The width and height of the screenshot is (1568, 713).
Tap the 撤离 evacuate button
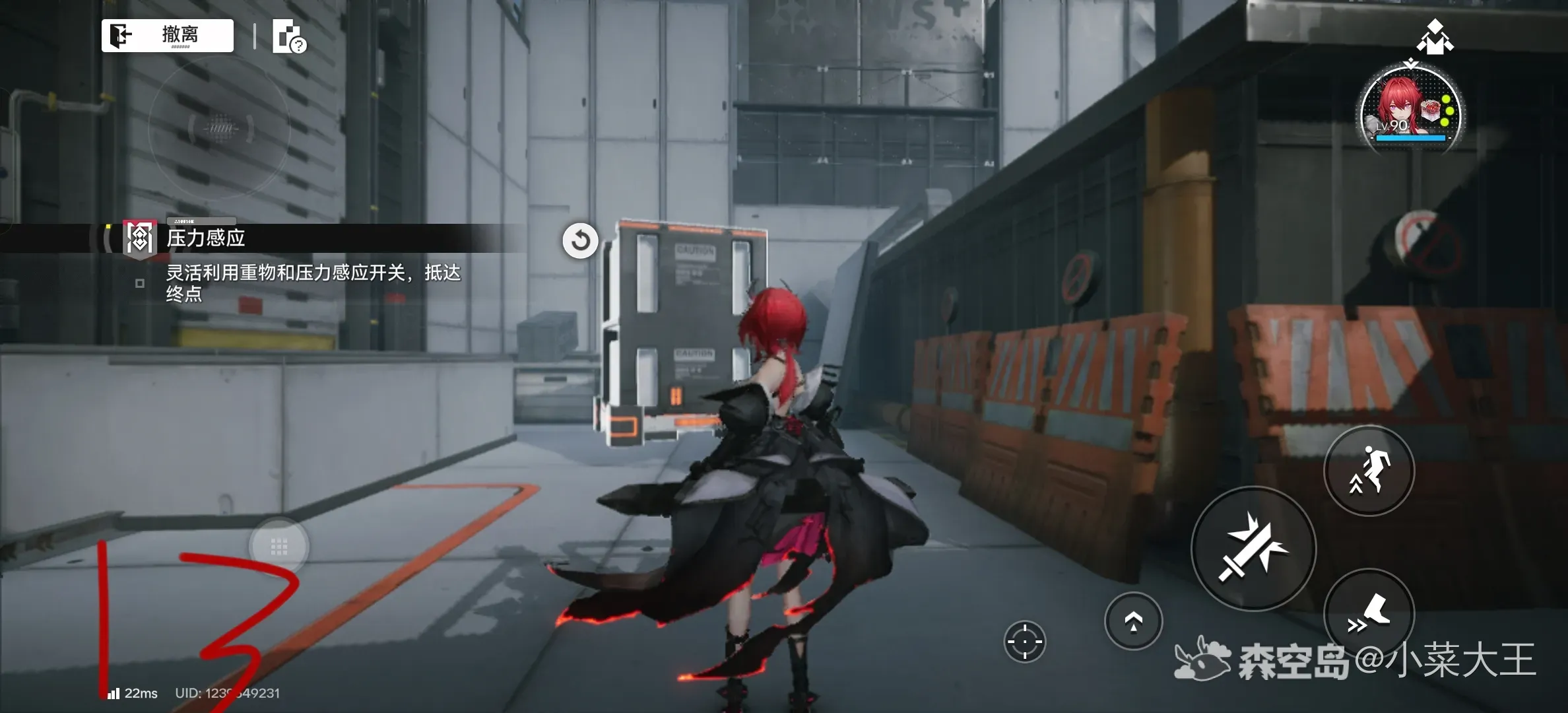point(168,35)
